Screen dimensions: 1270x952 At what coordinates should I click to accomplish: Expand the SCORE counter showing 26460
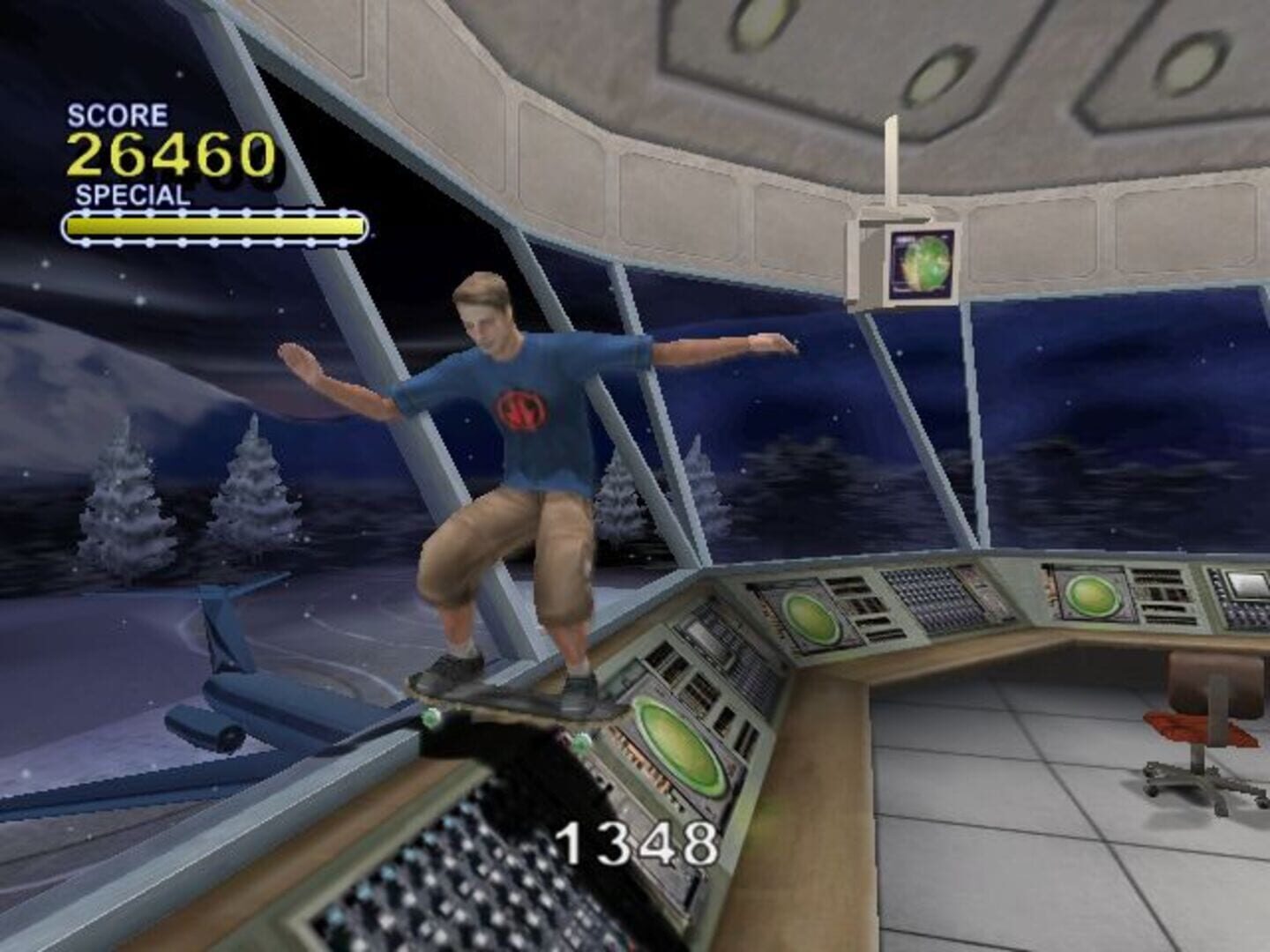click(x=173, y=152)
